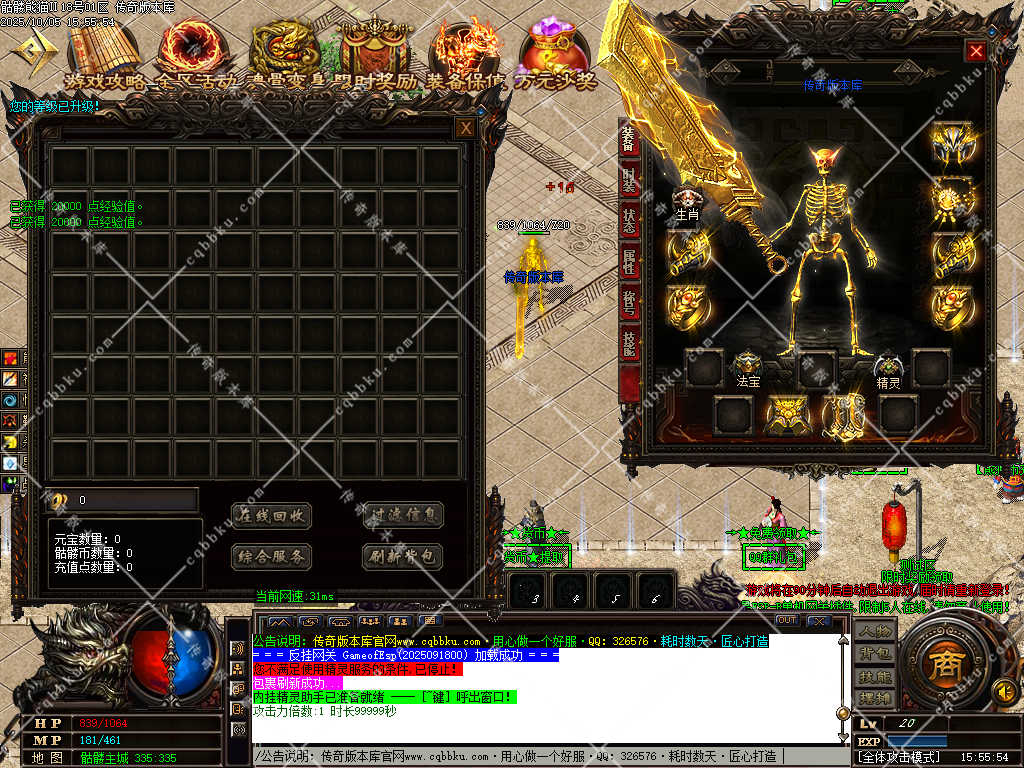The width and height of the screenshot is (1024, 768).
Task: Close the character equipment window
Action: tap(976, 51)
